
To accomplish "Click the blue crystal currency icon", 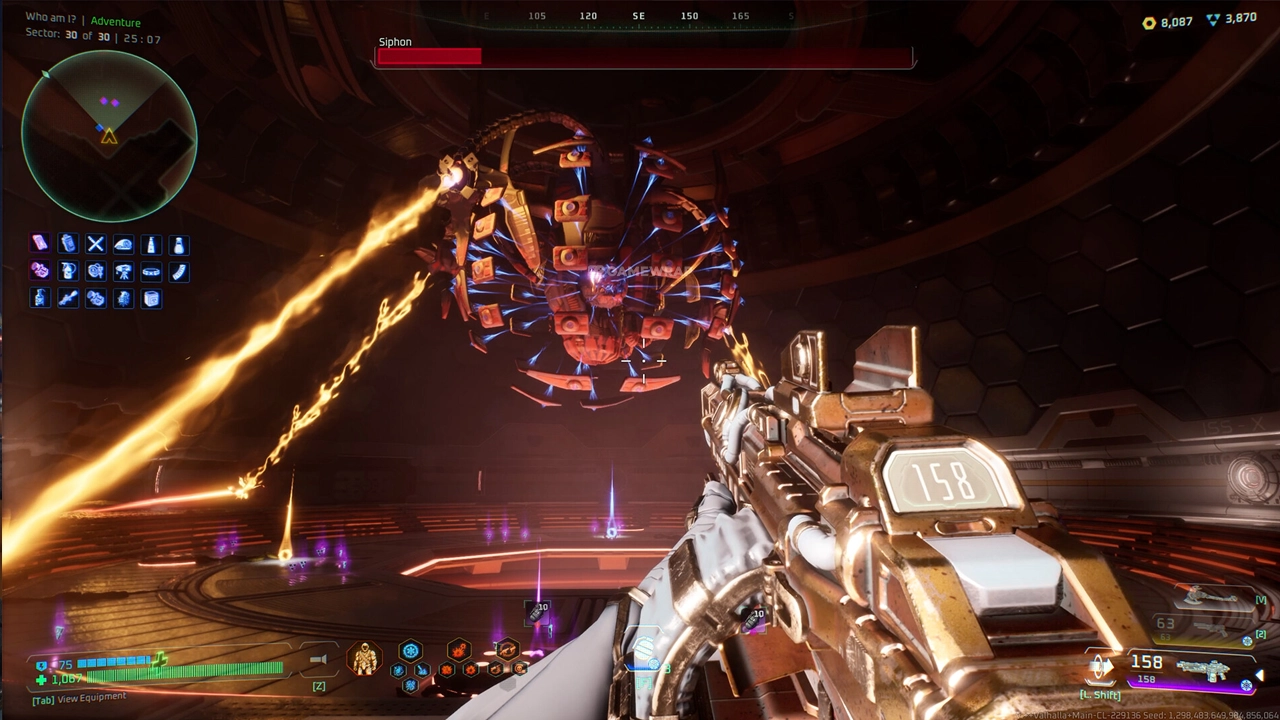I will pyautogui.click(x=1213, y=19).
